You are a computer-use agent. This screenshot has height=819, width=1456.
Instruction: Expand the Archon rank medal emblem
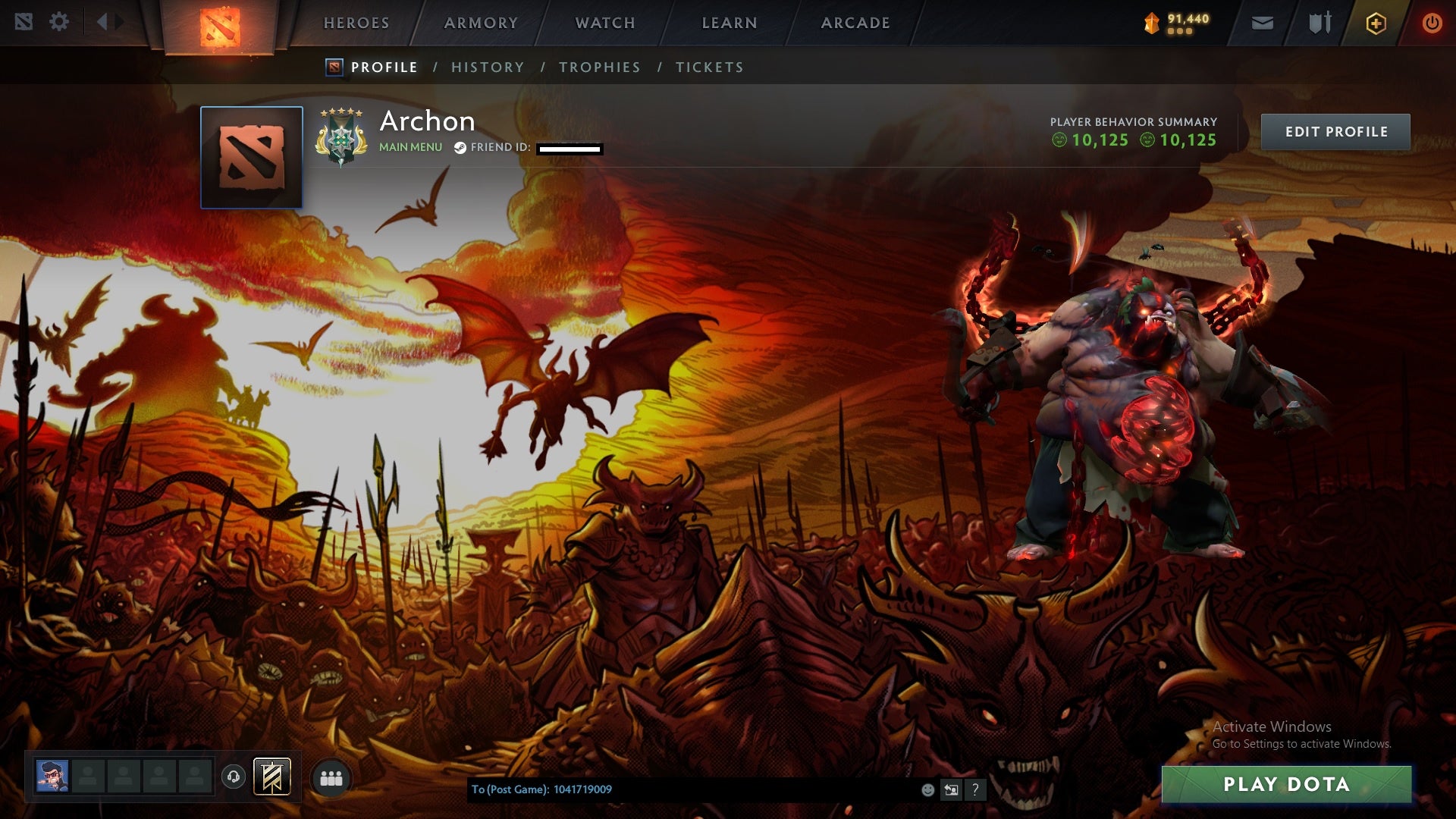click(x=343, y=135)
